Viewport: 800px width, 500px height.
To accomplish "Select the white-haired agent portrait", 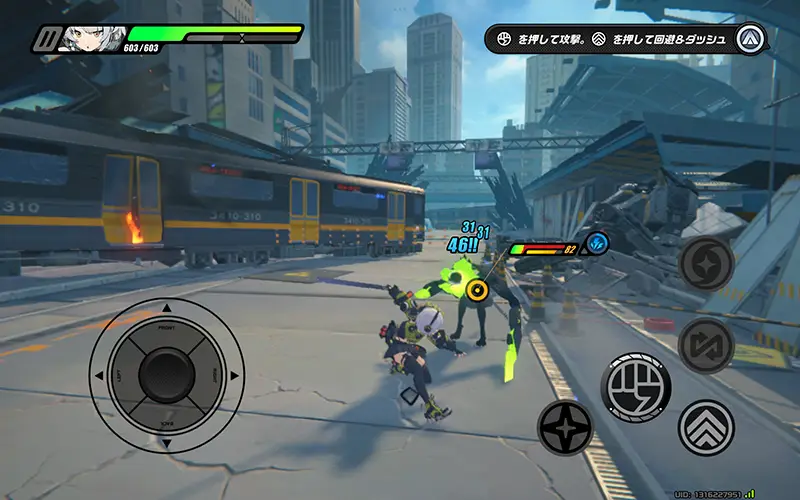I will (93, 39).
